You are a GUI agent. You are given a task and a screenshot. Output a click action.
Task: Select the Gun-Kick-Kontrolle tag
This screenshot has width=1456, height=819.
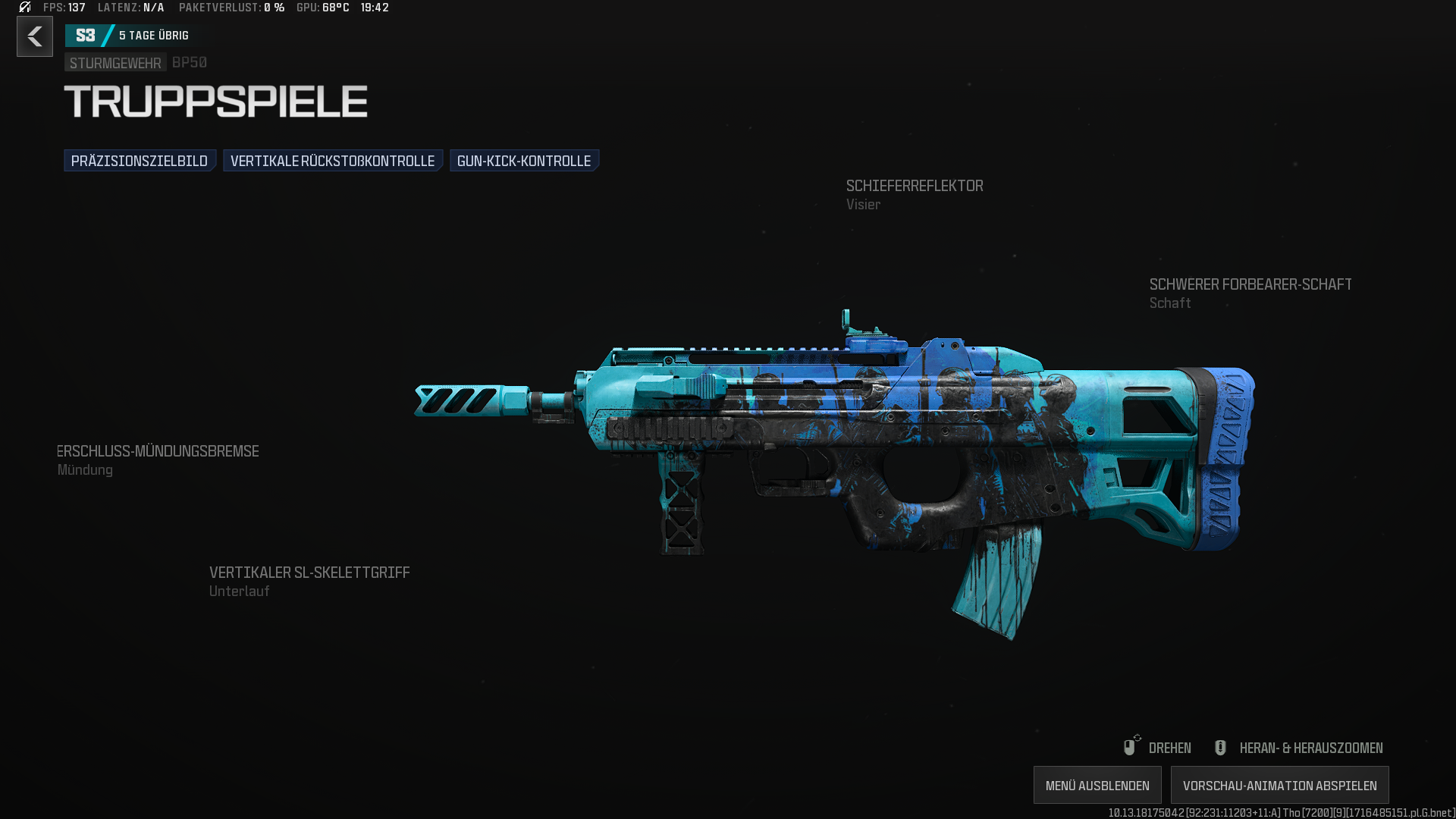click(x=524, y=161)
